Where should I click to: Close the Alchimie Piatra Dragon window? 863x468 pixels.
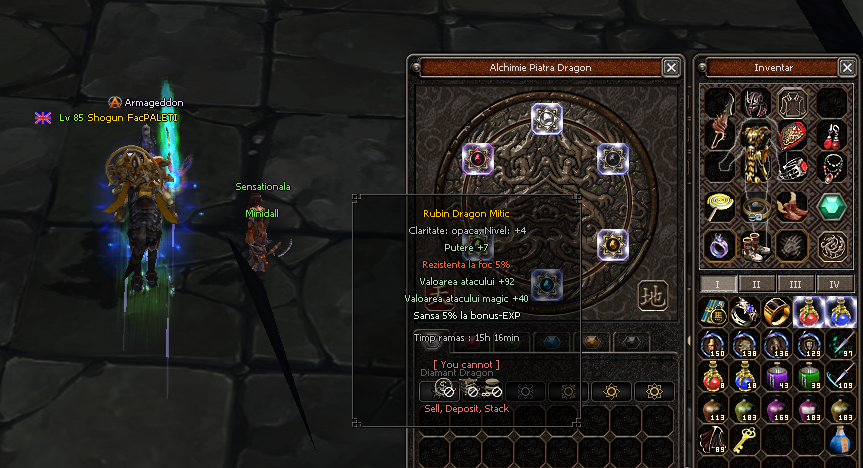(x=671, y=68)
